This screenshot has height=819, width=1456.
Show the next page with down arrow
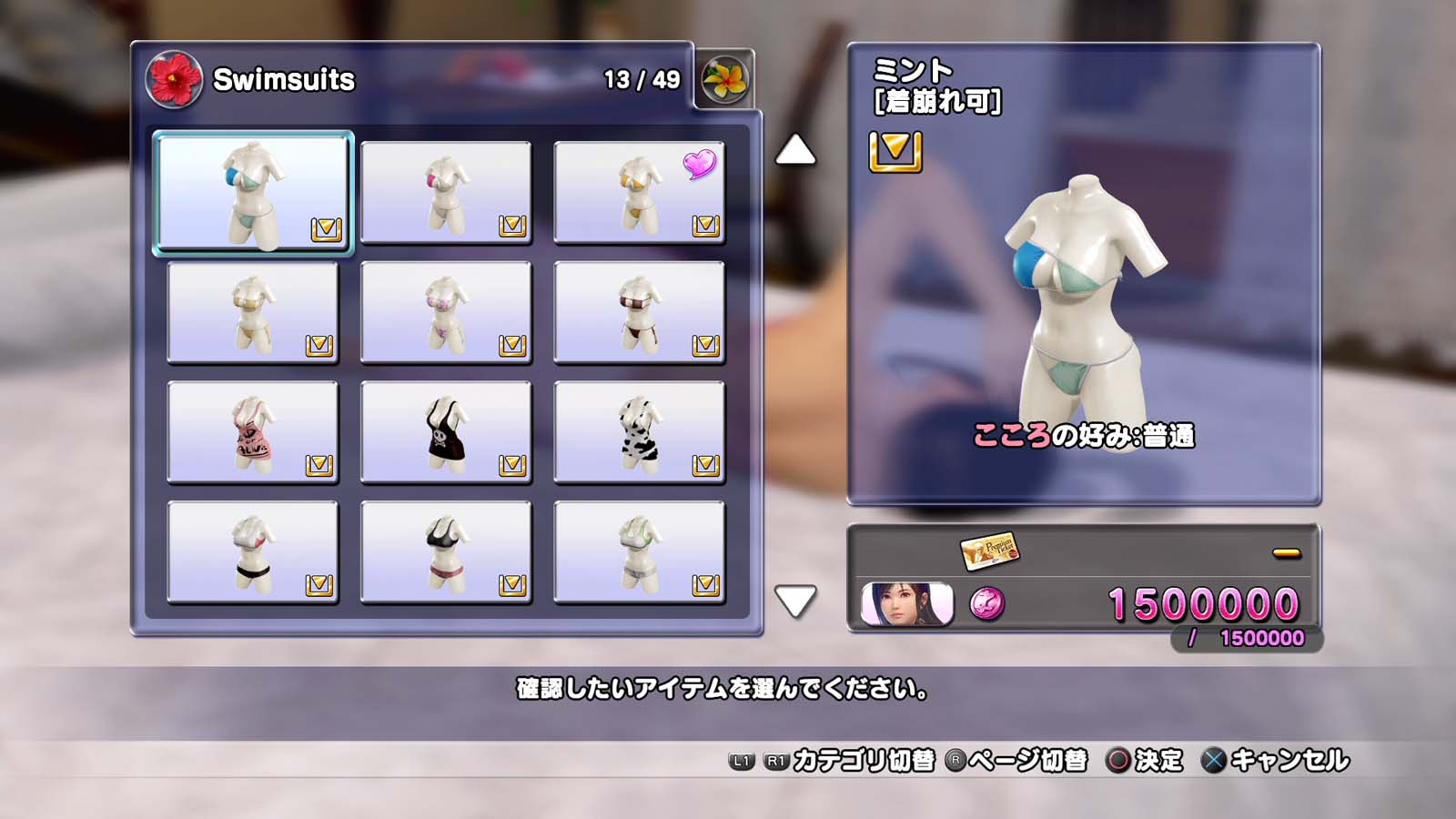(795, 601)
